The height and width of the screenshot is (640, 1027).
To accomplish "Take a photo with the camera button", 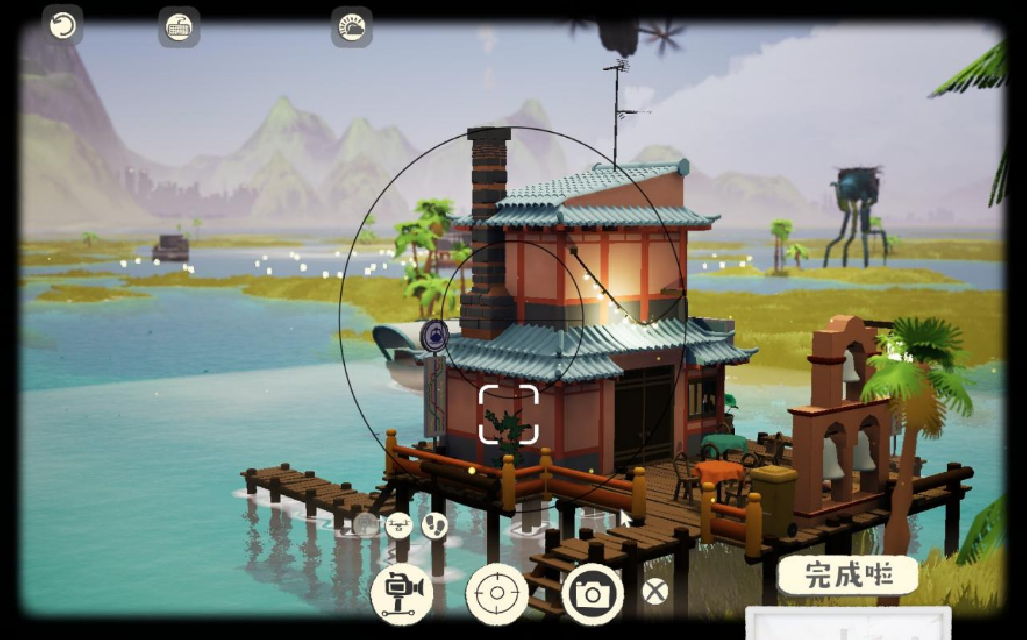I will (x=592, y=594).
